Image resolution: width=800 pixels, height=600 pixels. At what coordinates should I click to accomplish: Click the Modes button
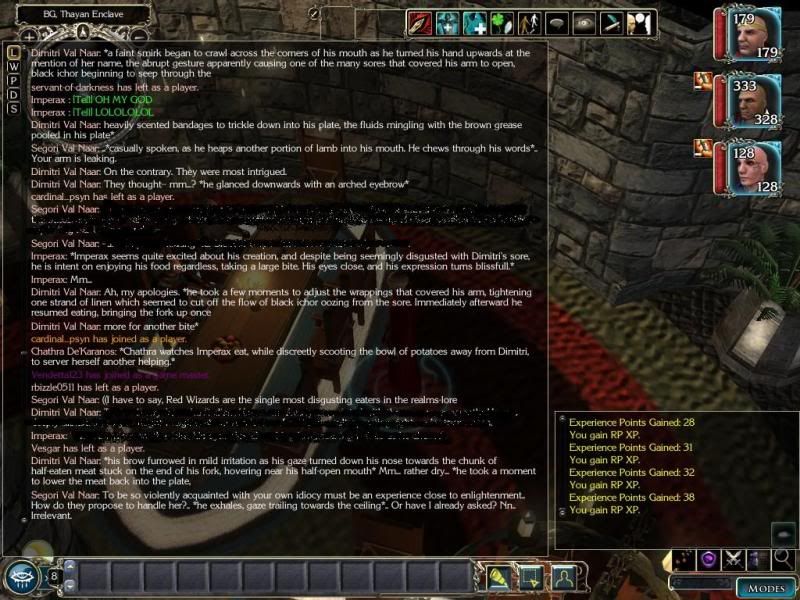coord(765,587)
